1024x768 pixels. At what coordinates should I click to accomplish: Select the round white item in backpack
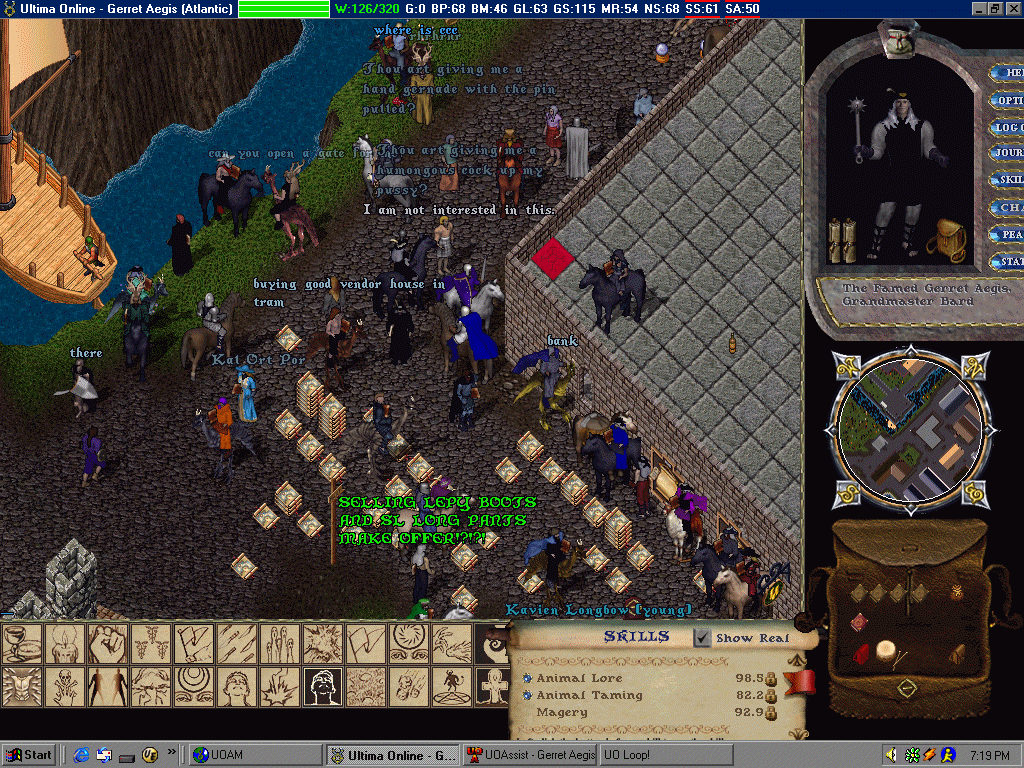pyautogui.click(x=885, y=651)
